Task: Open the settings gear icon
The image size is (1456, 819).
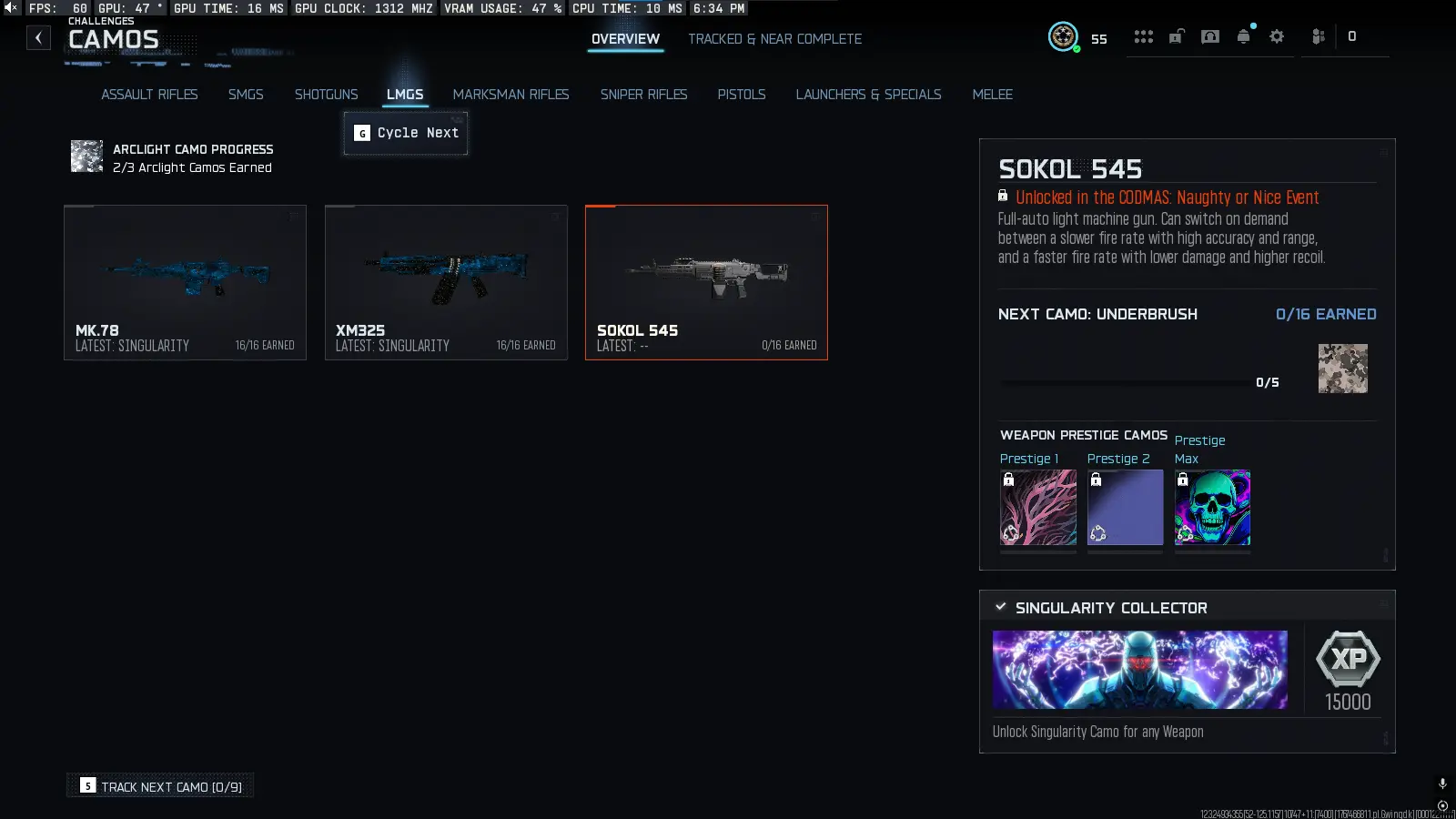Action: coord(1277,37)
